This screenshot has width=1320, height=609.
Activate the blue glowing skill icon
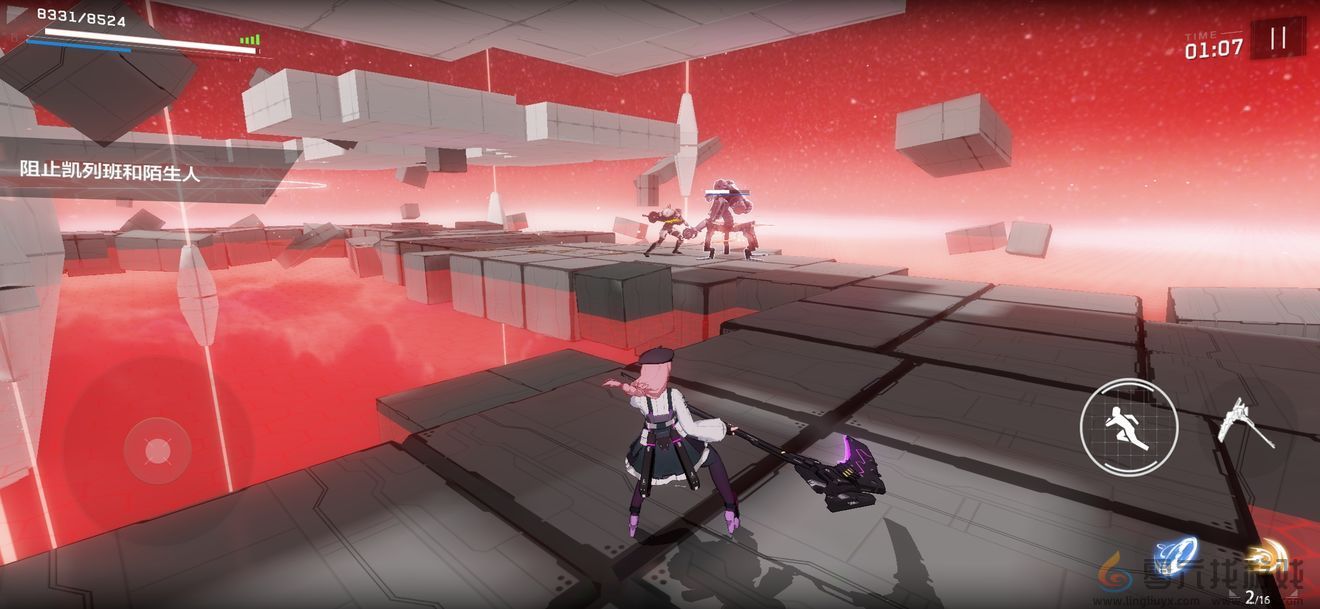pos(1175,556)
